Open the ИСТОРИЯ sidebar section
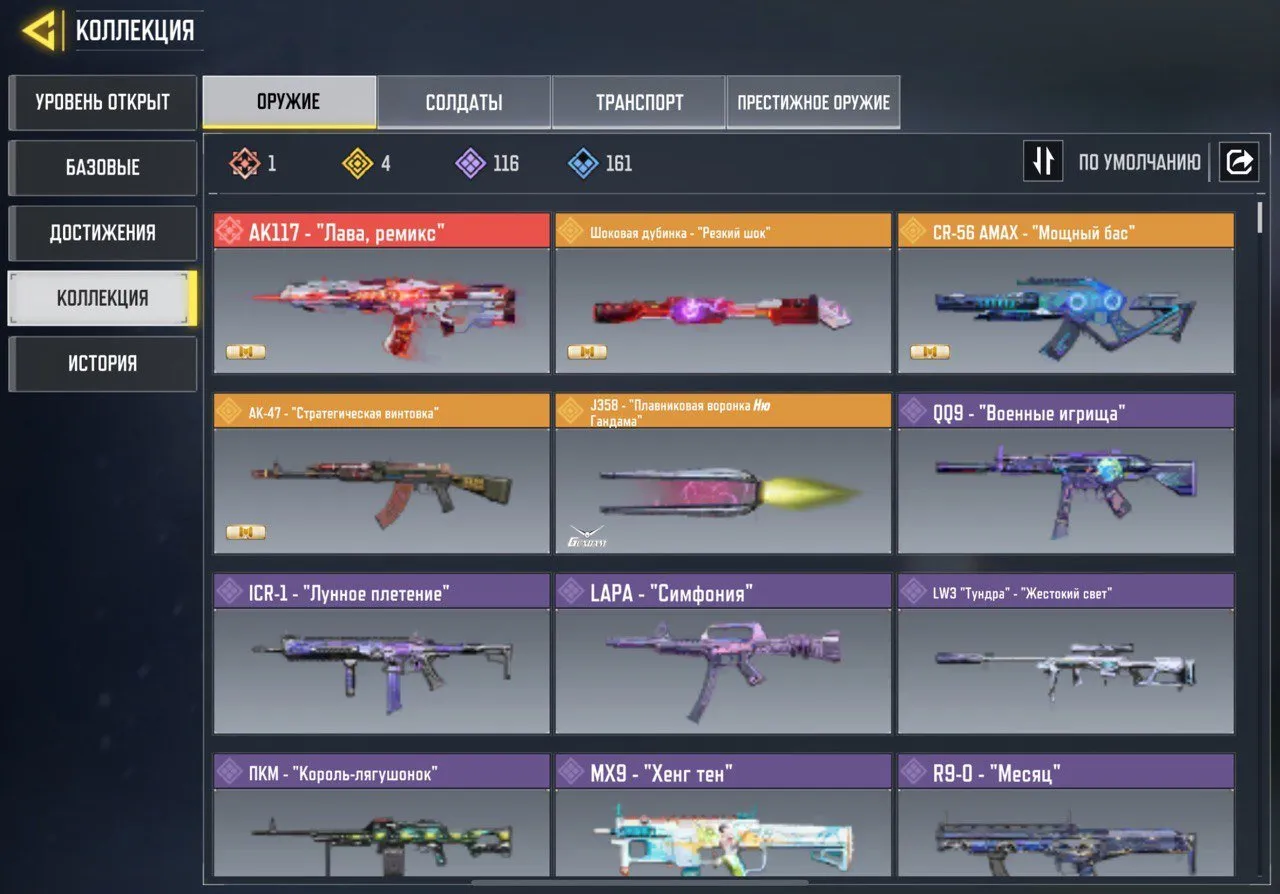 (102, 363)
